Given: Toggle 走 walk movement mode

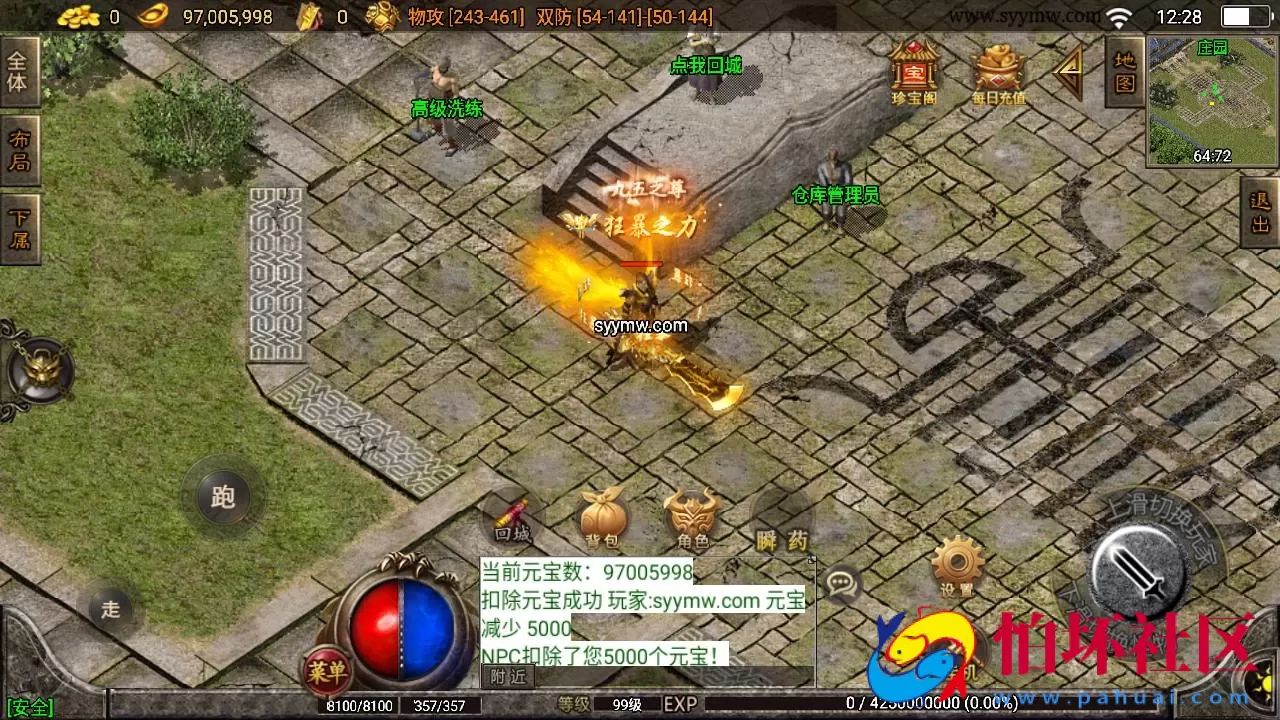Looking at the screenshot, I should tap(112, 608).
